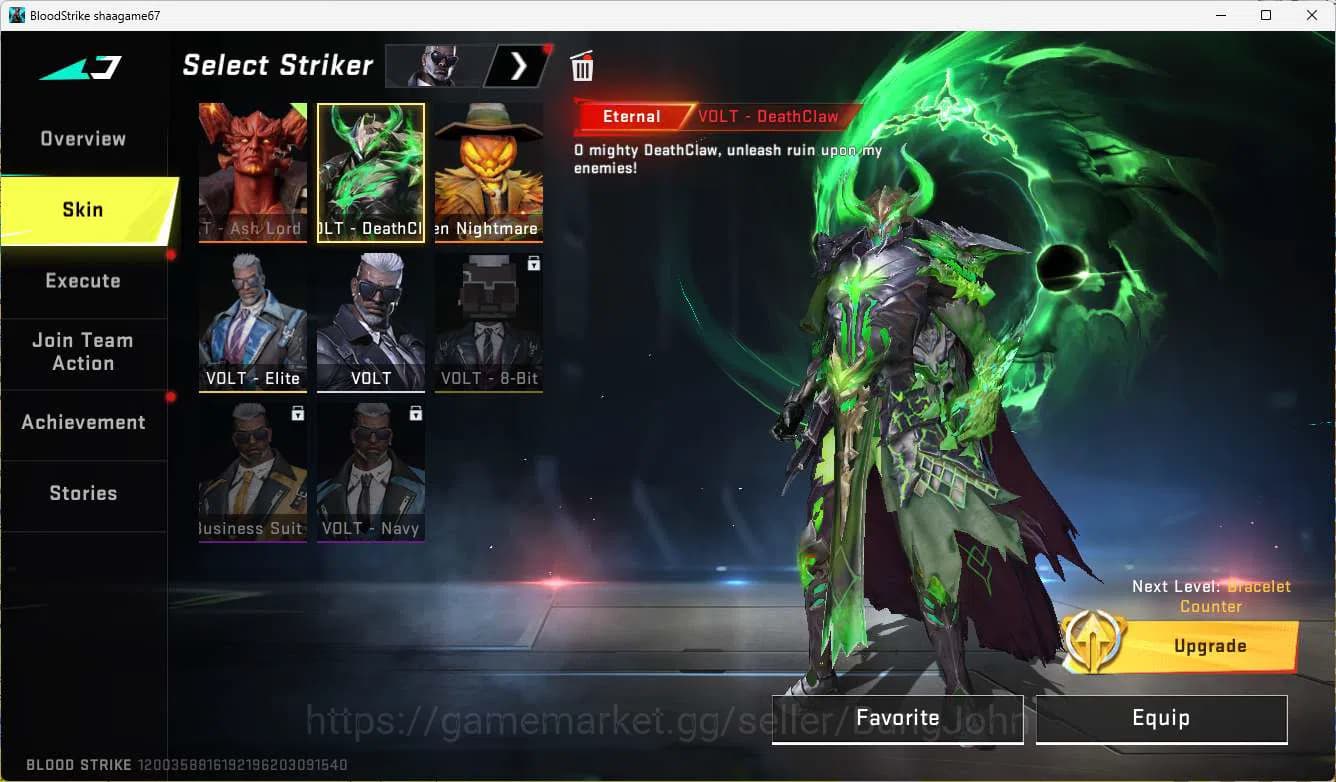Image resolution: width=1336 pixels, height=782 pixels.
Task: Click the lock icon on VOLT - 8-Bit skin
Action: pos(534,263)
